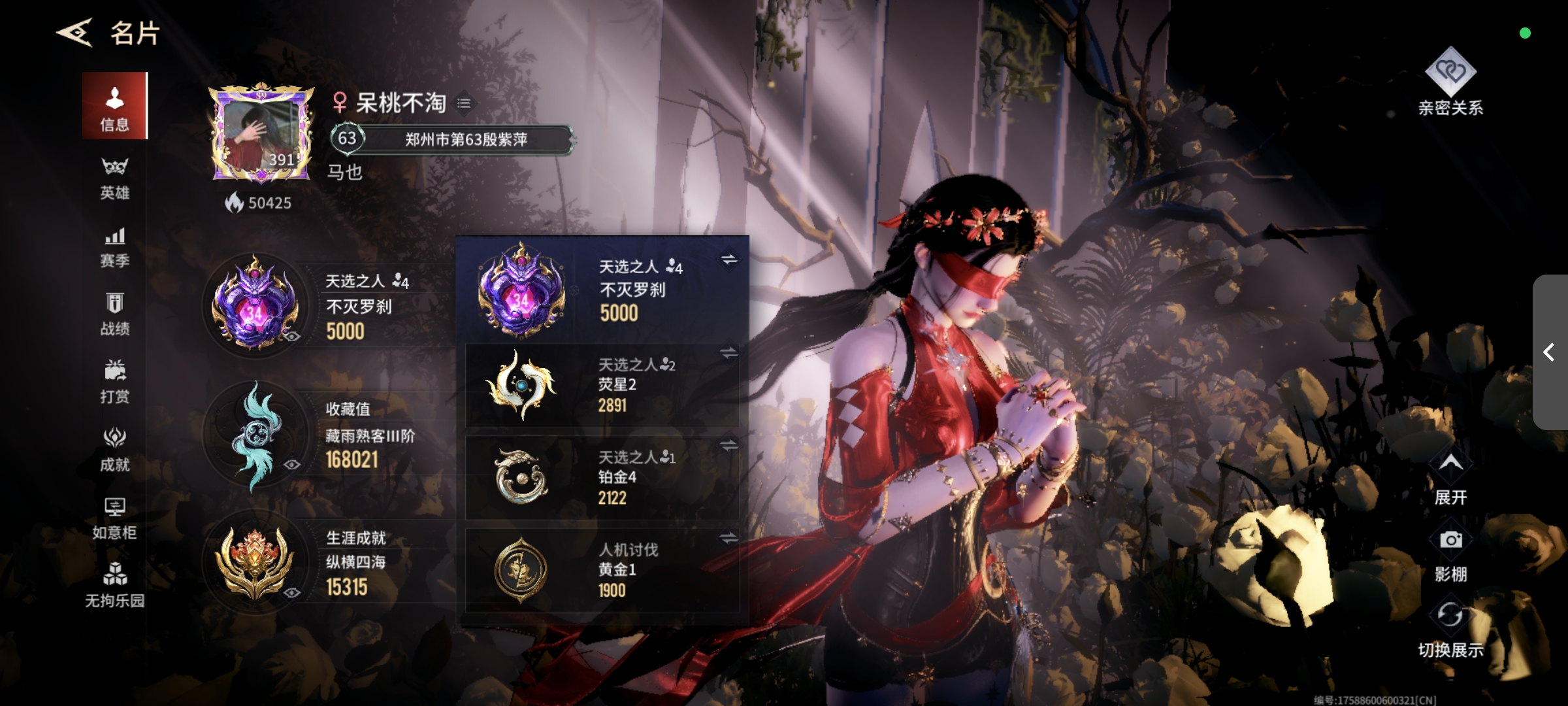This screenshot has height=706, width=1568.
Task: Open the 如意柜 cabinet icon
Action: [116, 516]
